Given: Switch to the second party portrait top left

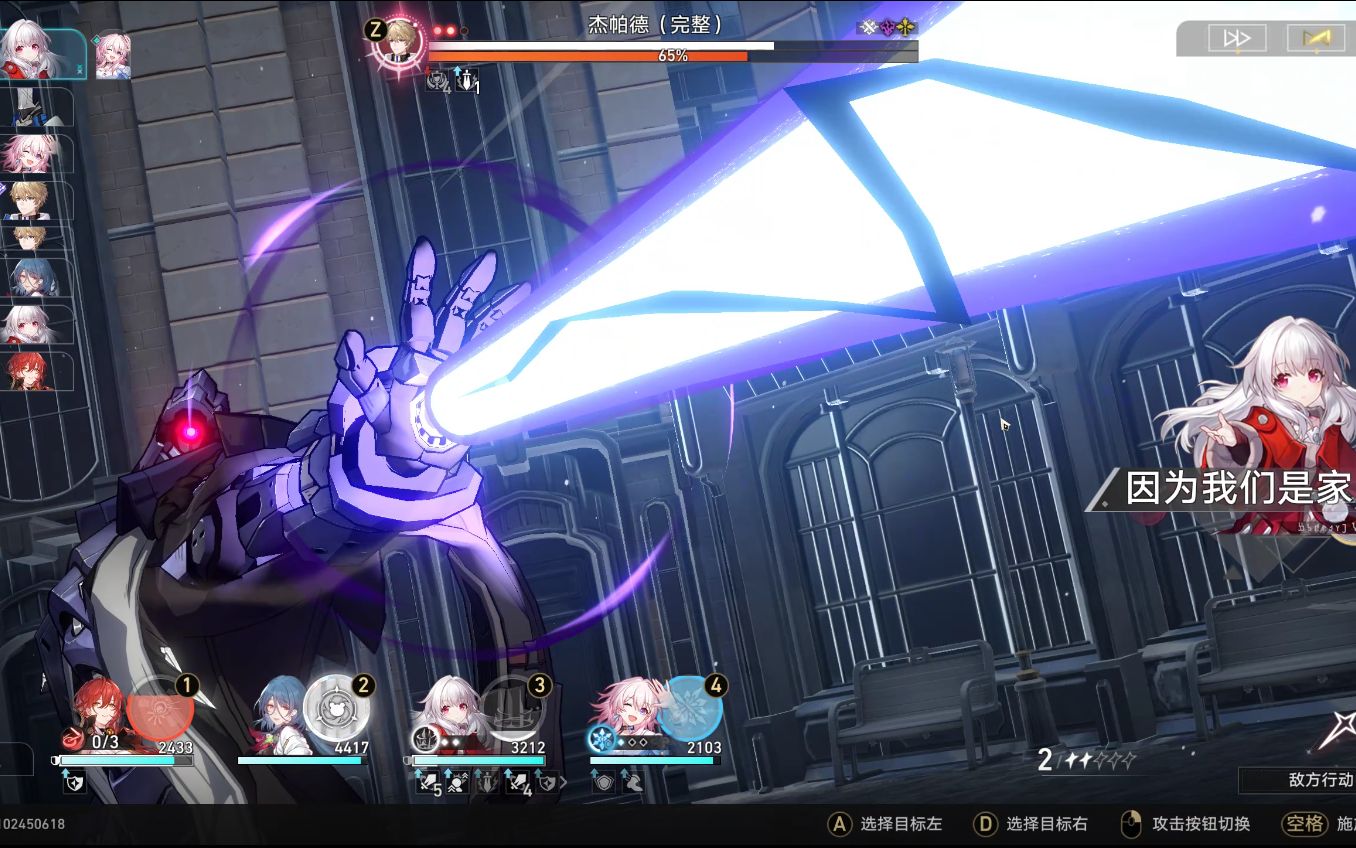Looking at the screenshot, I should pos(113,54).
